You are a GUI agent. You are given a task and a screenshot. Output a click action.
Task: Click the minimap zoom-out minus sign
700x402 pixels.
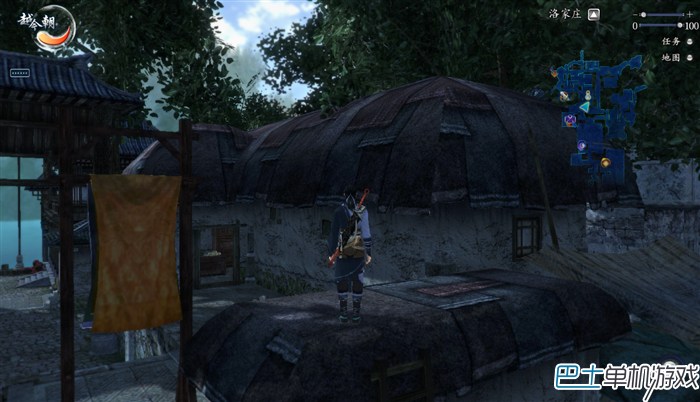636,14
